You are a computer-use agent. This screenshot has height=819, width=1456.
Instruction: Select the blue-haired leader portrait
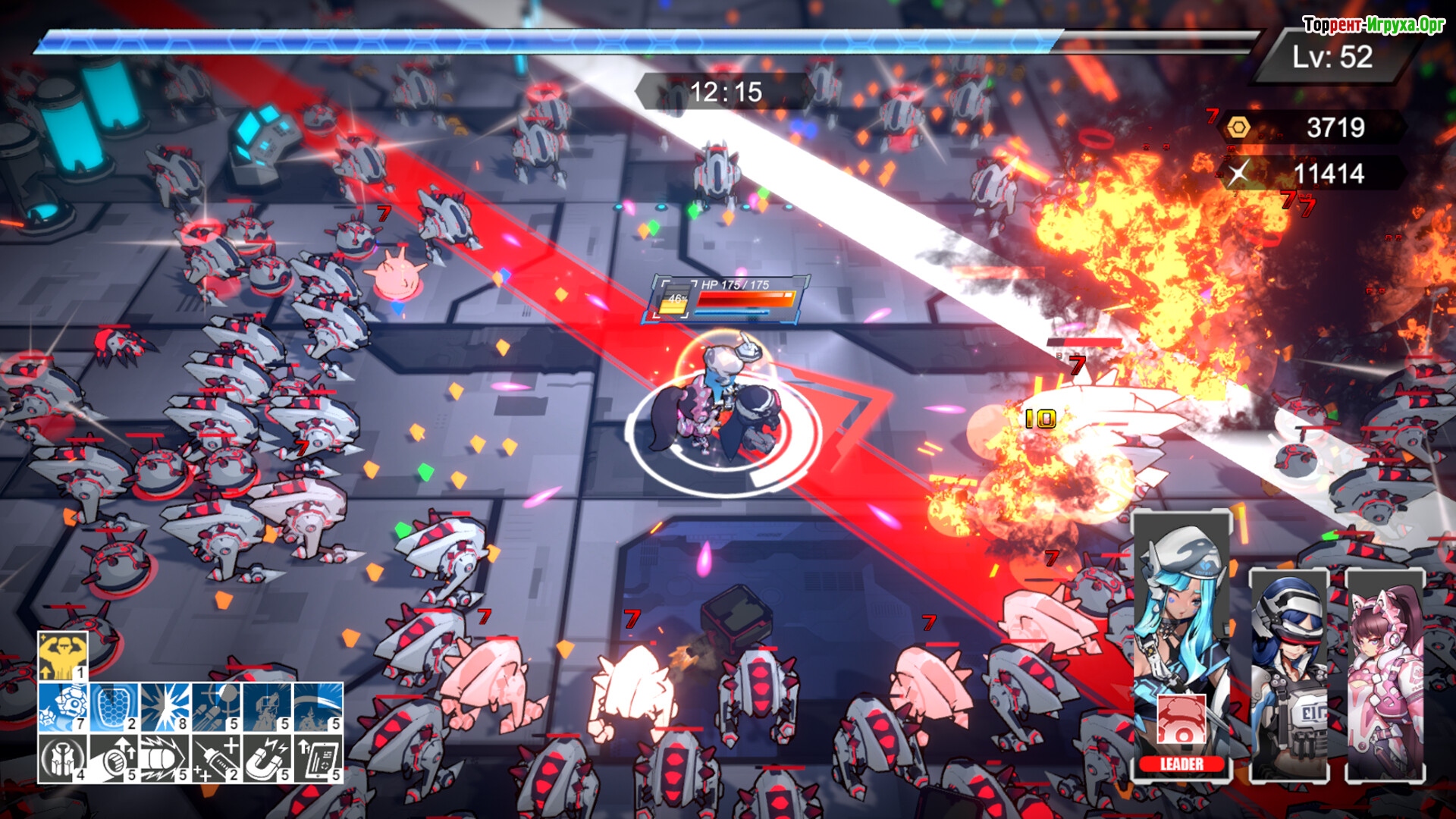[x=1181, y=607]
